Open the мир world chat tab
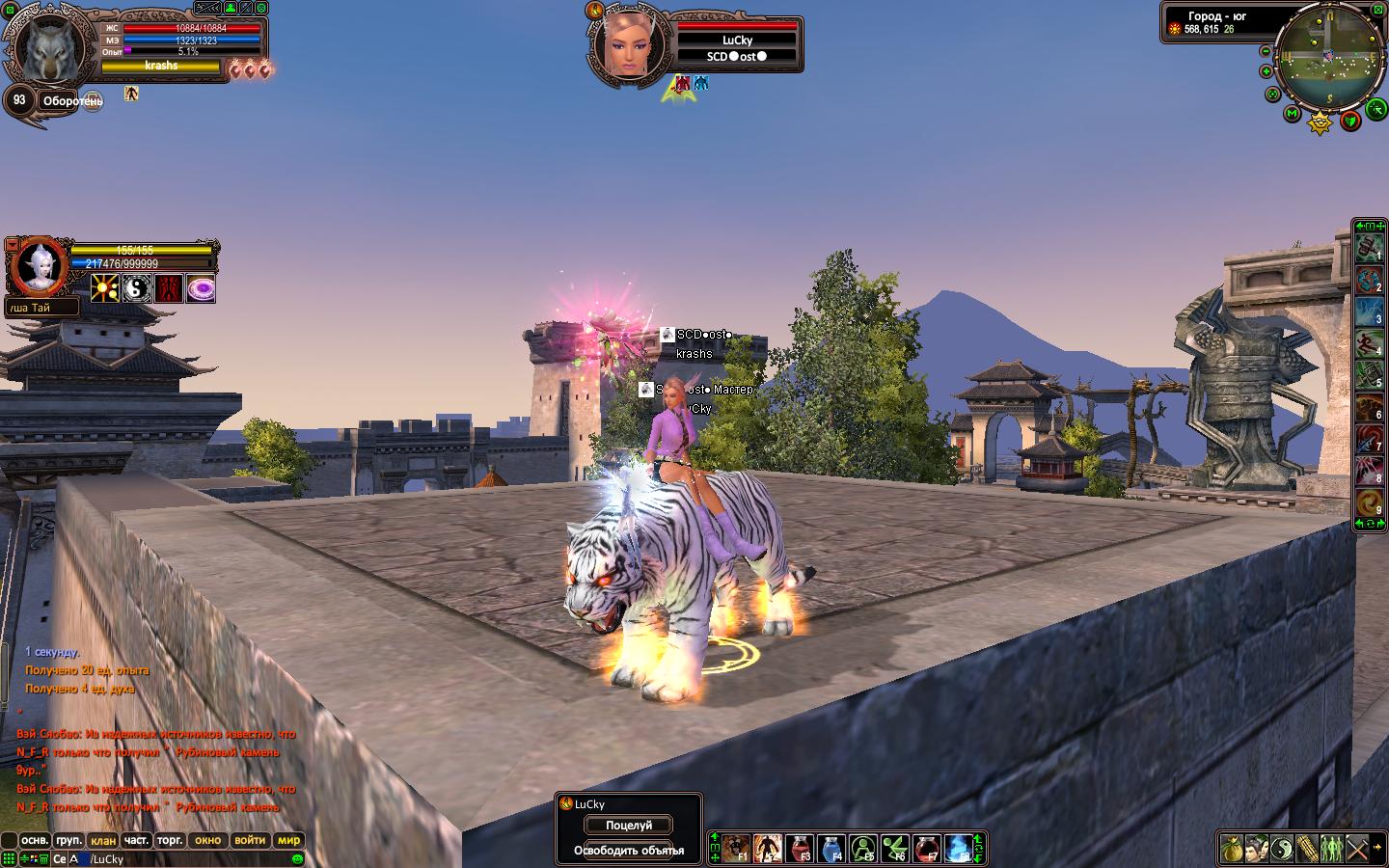This screenshot has height=868, width=1389. pos(288,840)
